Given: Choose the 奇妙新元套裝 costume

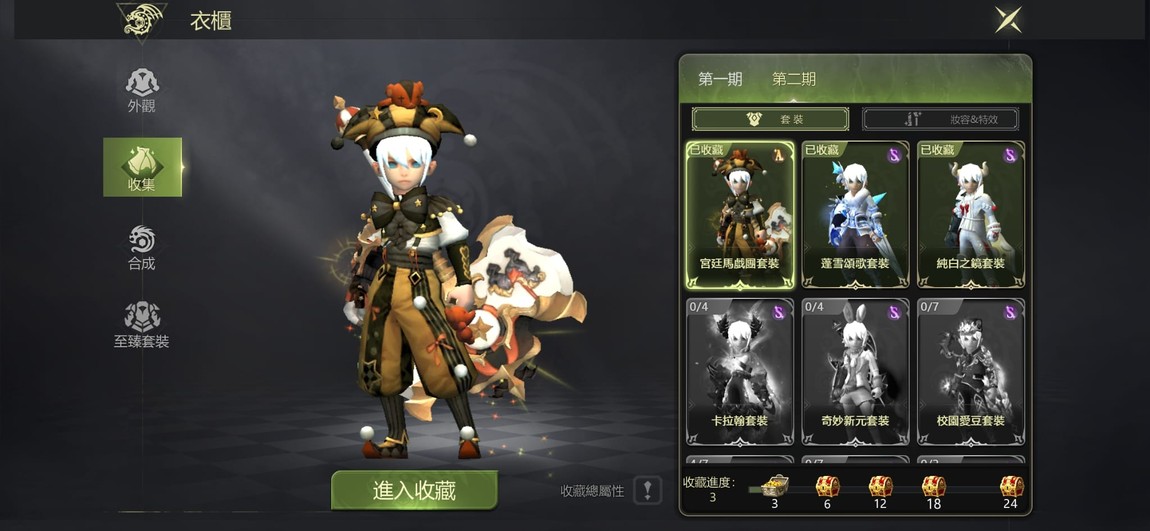Looking at the screenshot, I should [855, 370].
